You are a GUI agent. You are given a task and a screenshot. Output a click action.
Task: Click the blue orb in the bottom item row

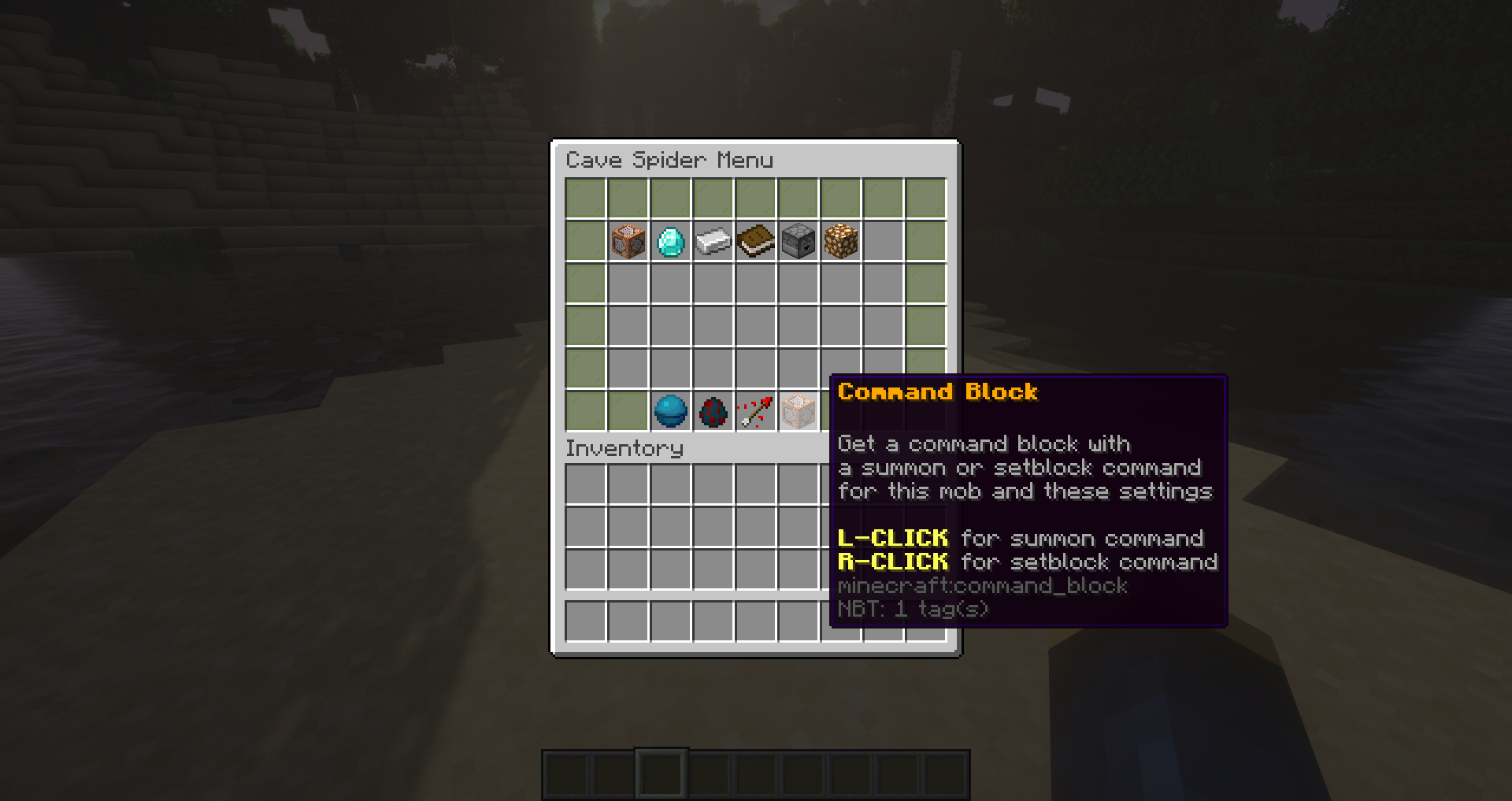(x=670, y=410)
